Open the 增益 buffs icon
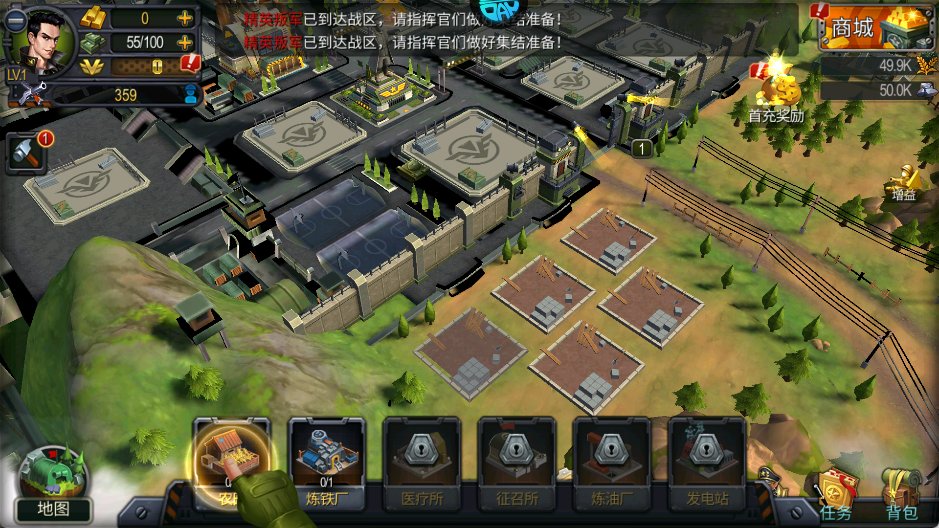Viewport: 939px width, 528px height. (904, 181)
